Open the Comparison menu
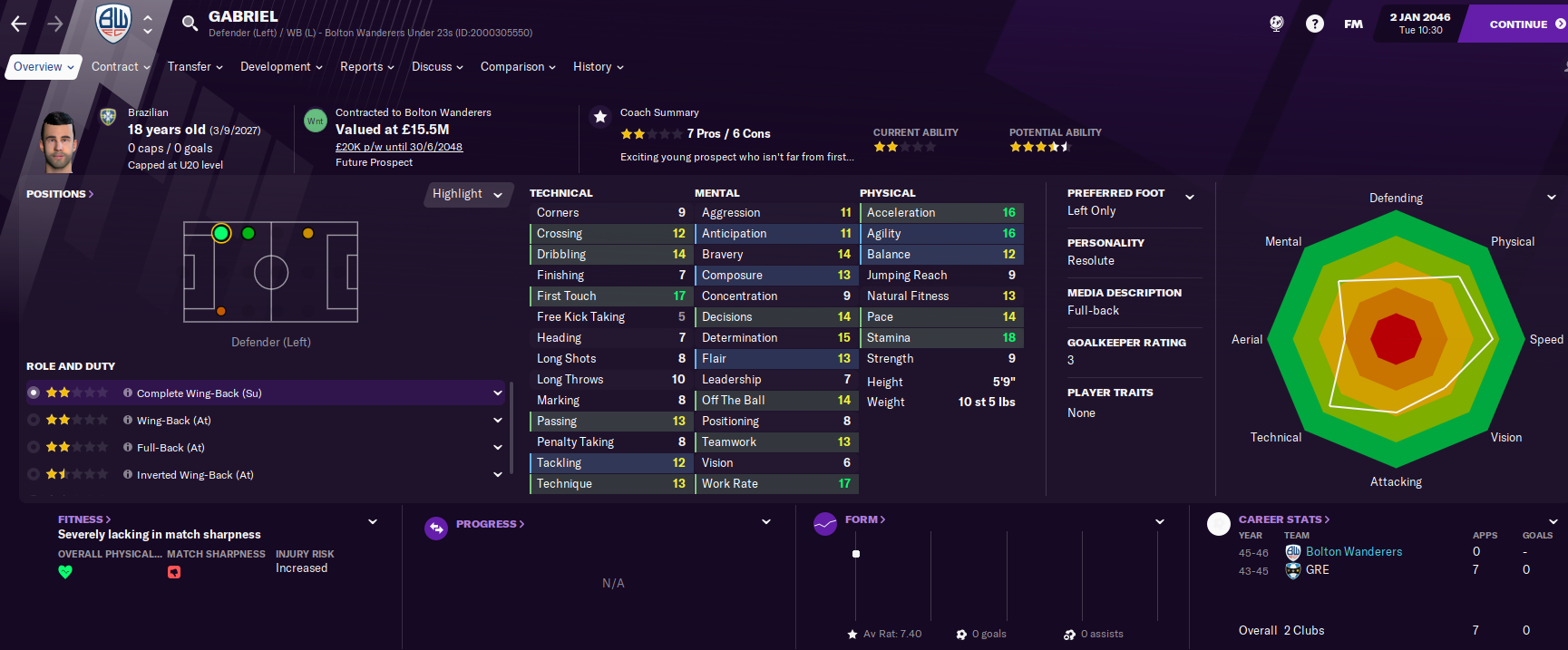Image resolution: width=1568 pixels, height=650 pixels. point(518,67)
